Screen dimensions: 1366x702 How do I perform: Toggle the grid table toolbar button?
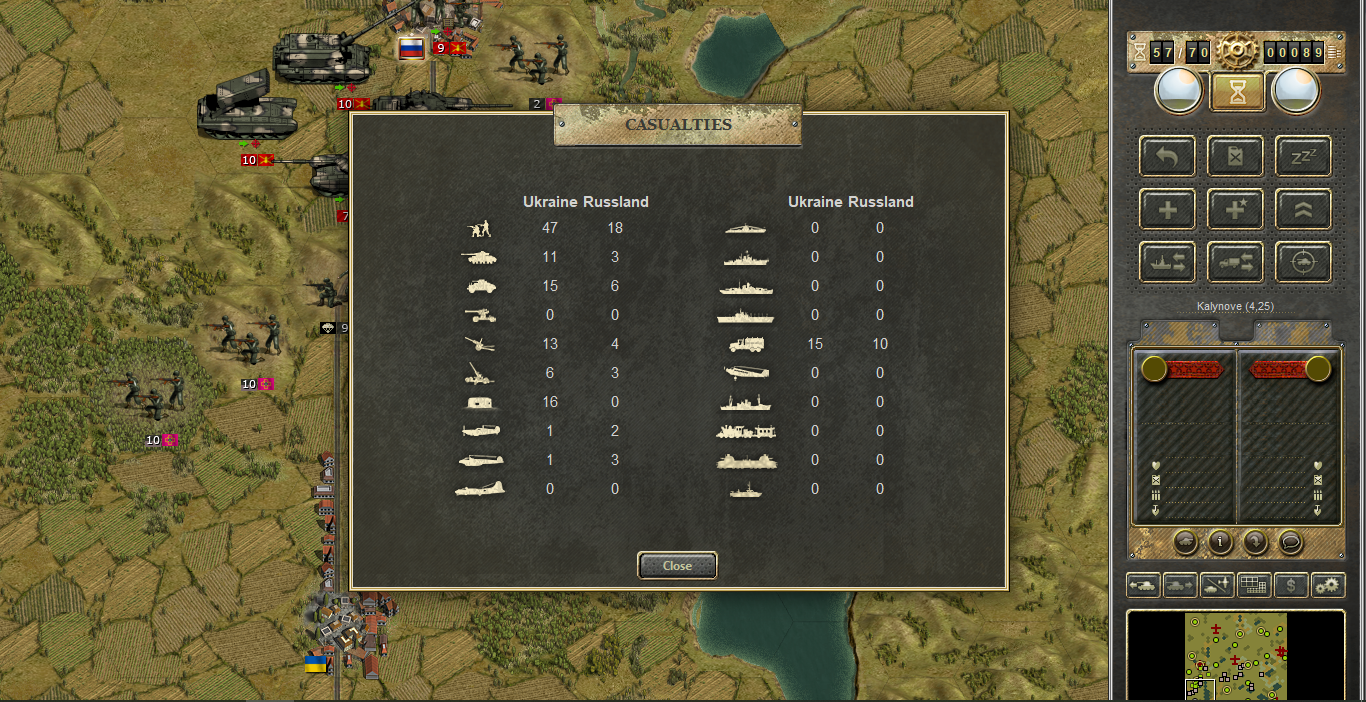(x=1254, y=585)
